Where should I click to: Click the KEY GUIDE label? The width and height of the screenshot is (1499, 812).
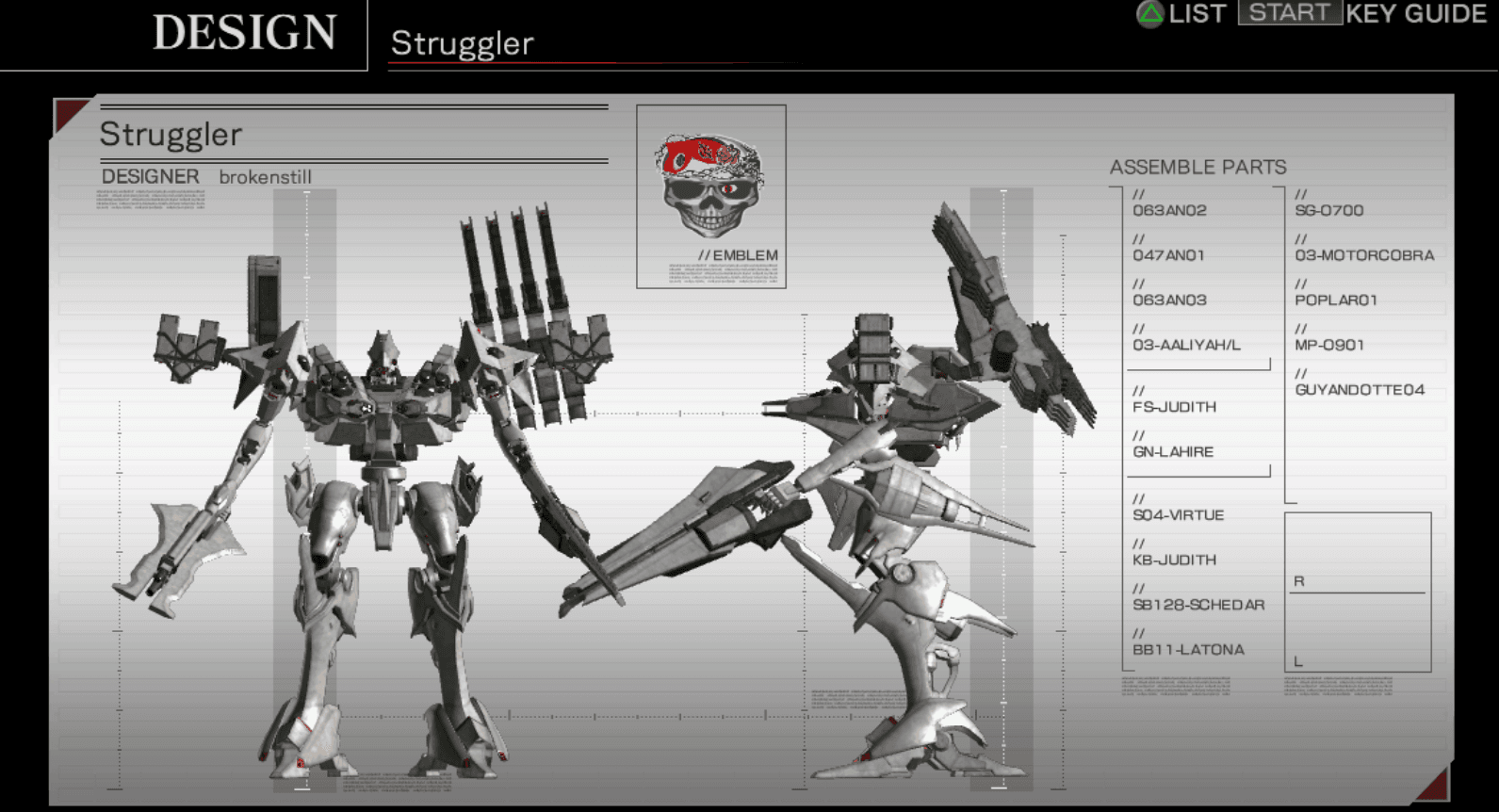(1416, 14)
